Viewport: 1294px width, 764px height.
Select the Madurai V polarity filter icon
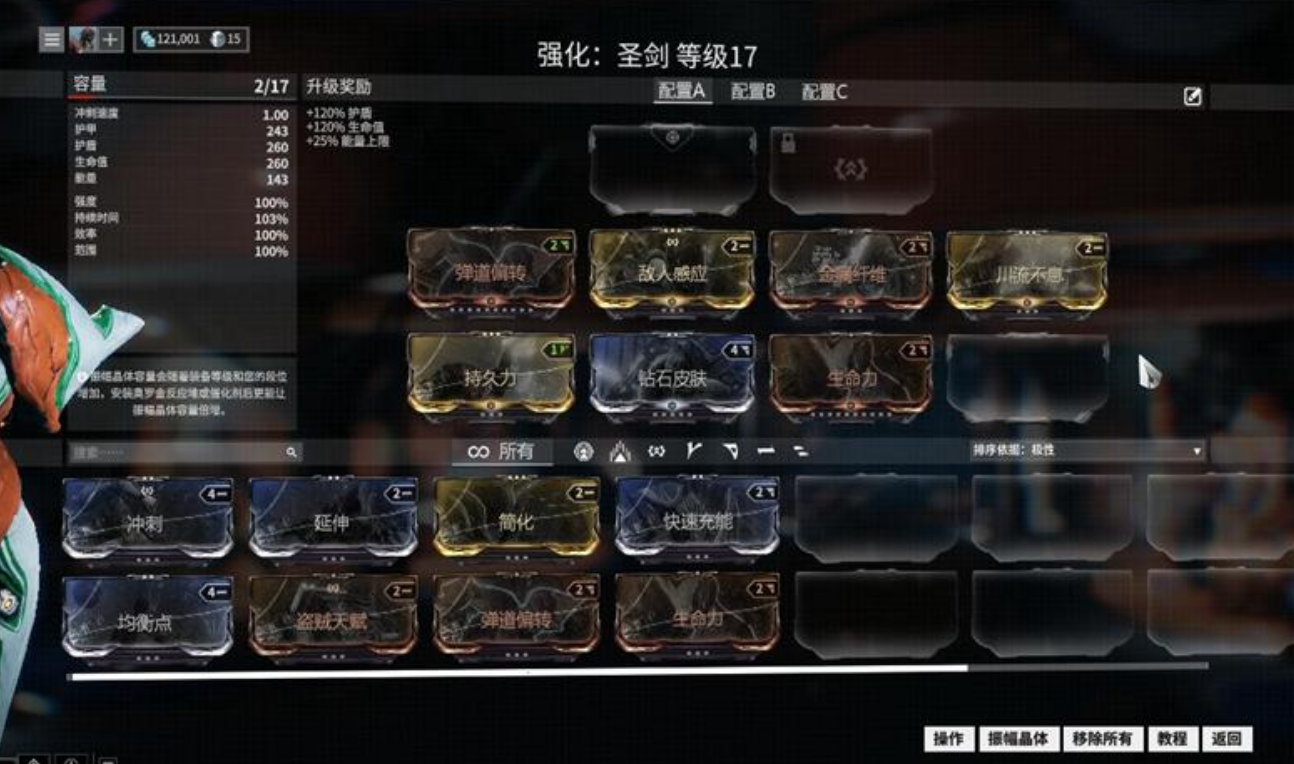[x=696, y=450]
